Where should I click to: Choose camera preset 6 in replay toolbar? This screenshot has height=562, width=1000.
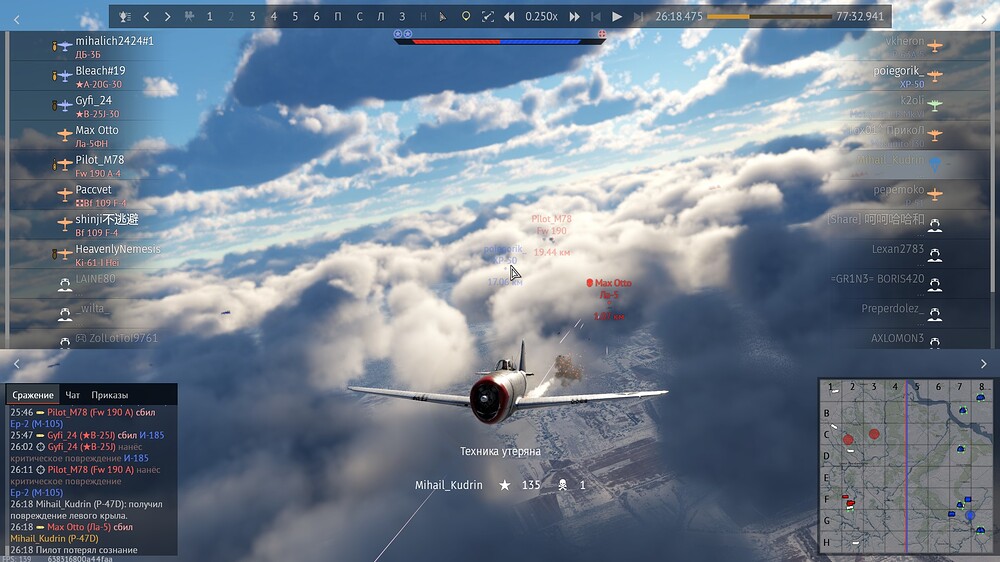[x=317, y=17]
